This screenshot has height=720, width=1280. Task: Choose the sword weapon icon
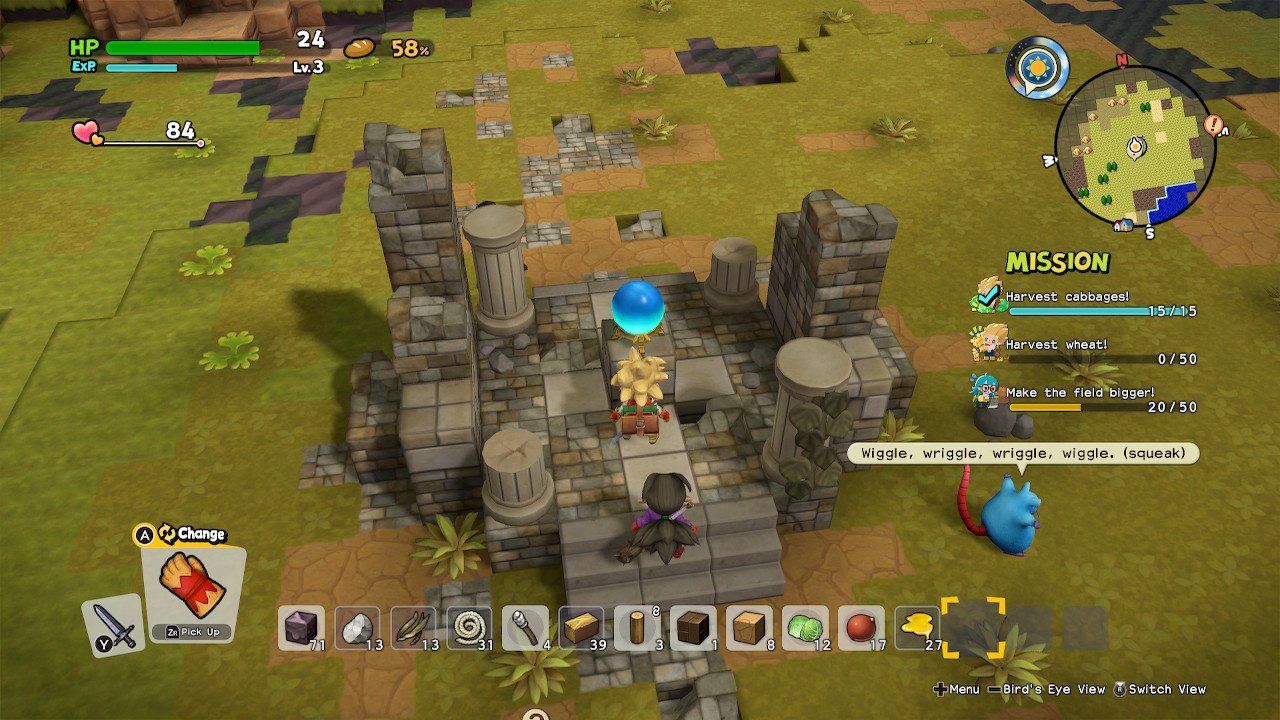[113, 625]
